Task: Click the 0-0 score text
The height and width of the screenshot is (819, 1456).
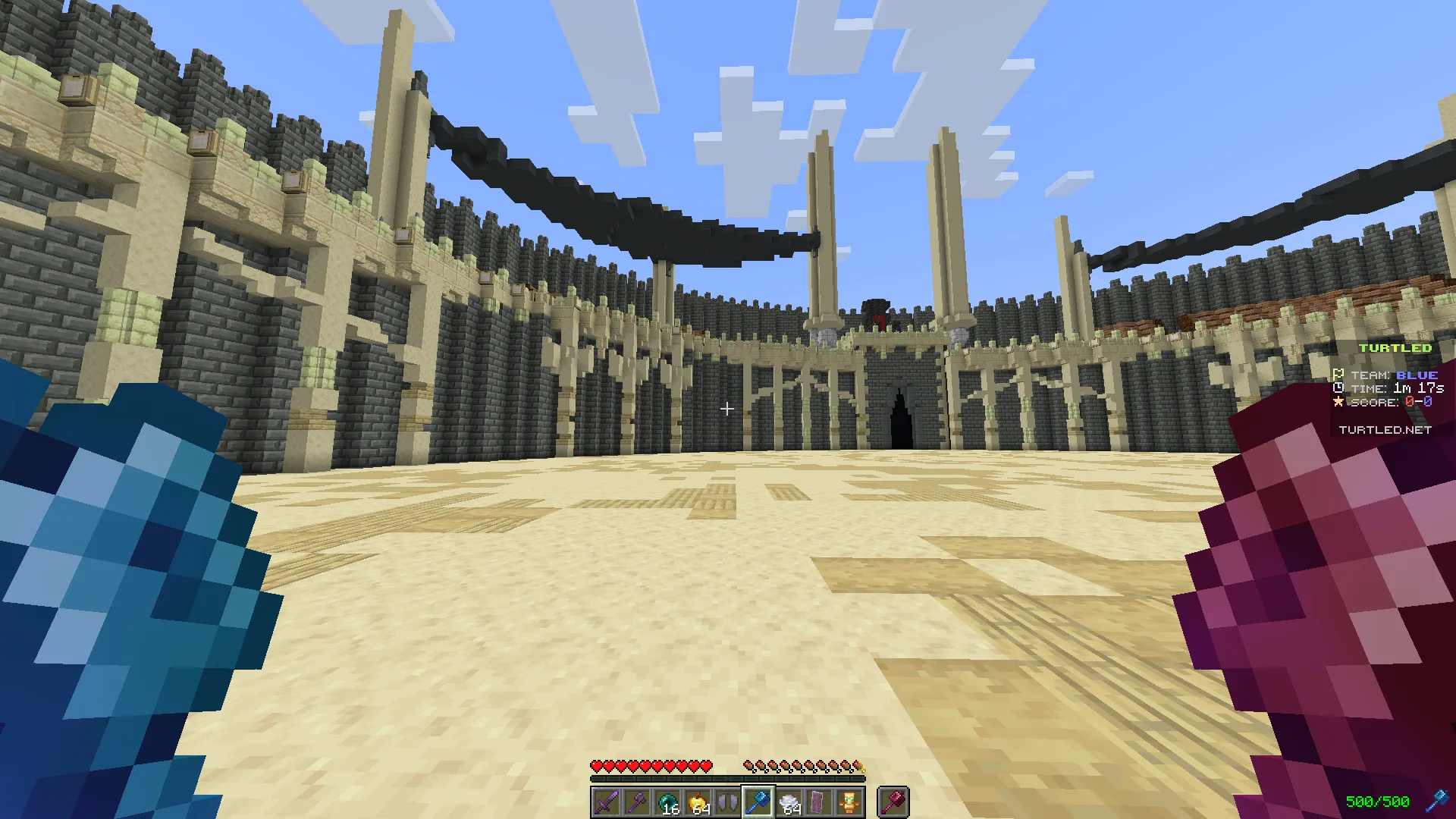Action: coord(1418,401)
